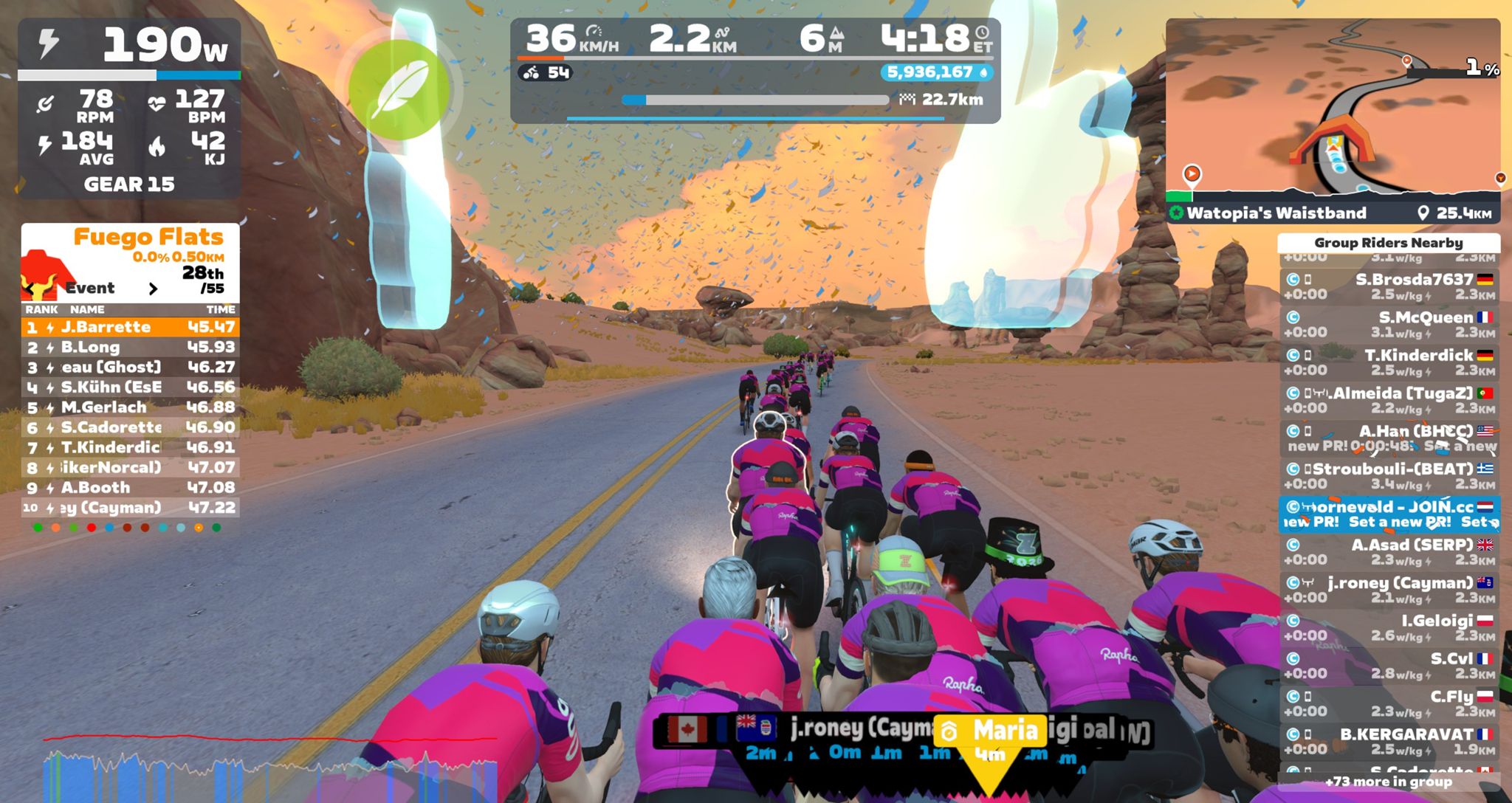
Task: Pick j.roney (Cayman) in nearby riders list
Action: click(x=1389, y=590)
